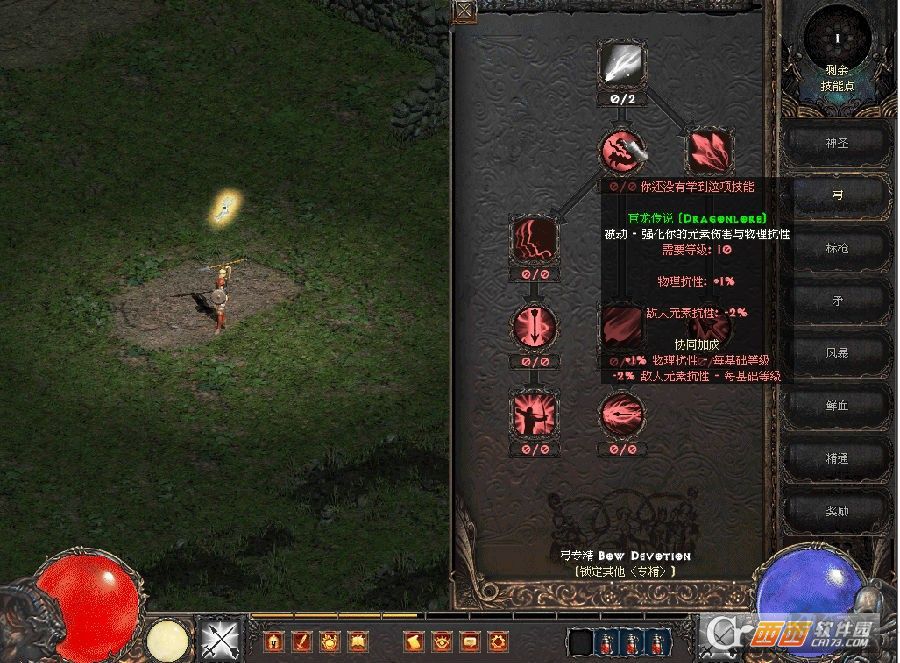Open the 精通 skill tab
The image size is (900, 663).
coord(836,457)
